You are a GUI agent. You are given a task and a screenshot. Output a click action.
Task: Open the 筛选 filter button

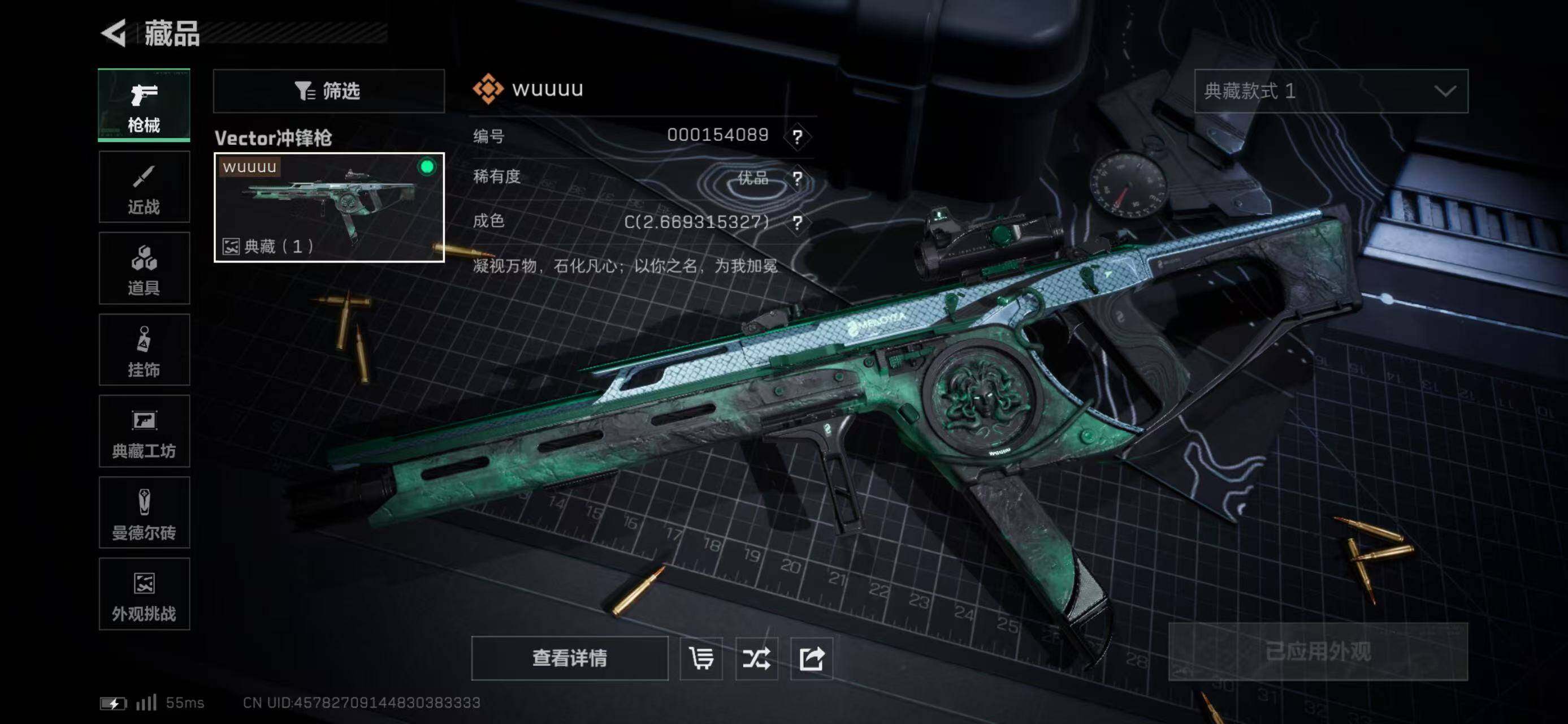click(329, 91)
